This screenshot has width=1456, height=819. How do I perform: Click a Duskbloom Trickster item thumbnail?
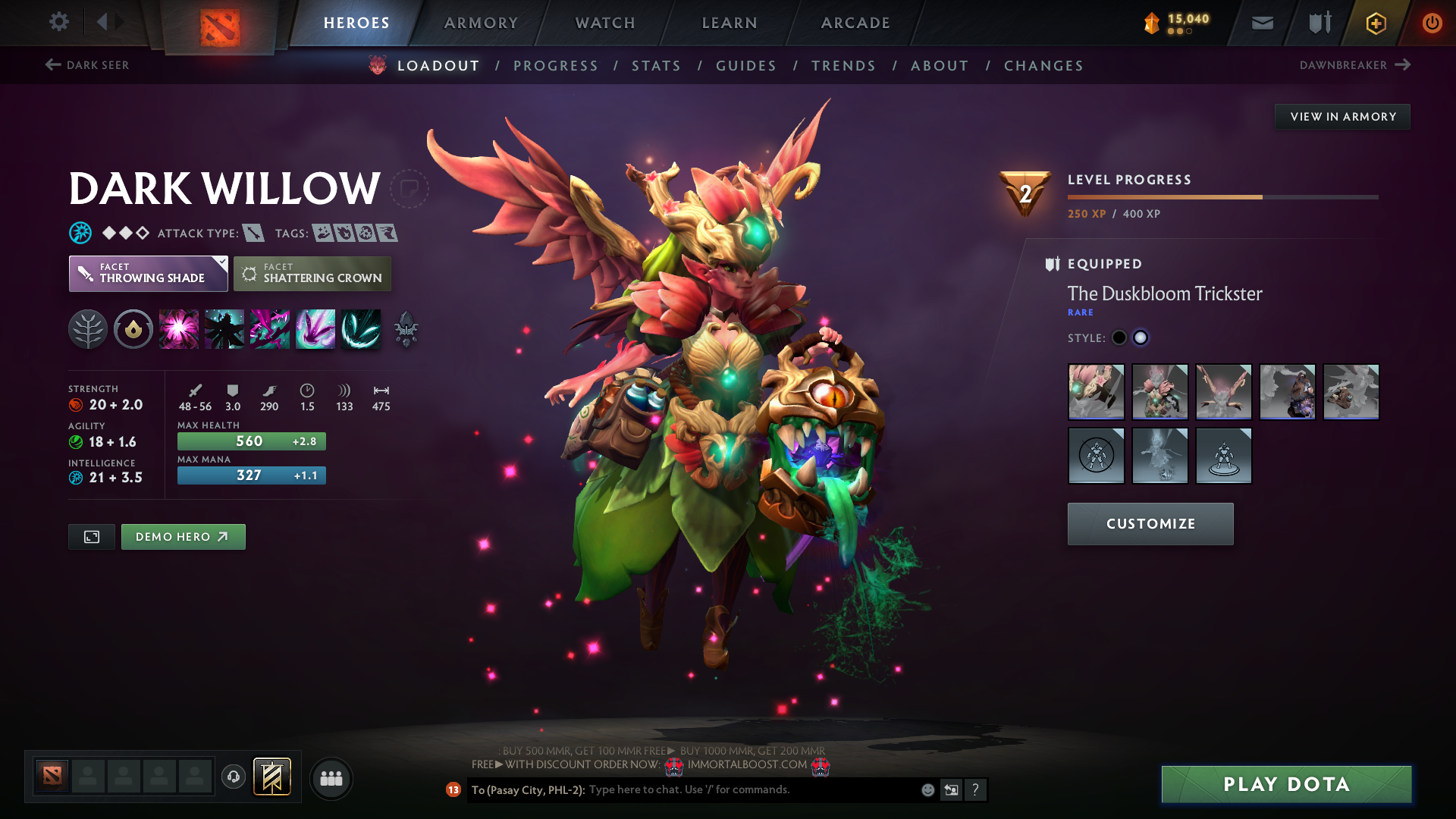tap(1096, 392)
